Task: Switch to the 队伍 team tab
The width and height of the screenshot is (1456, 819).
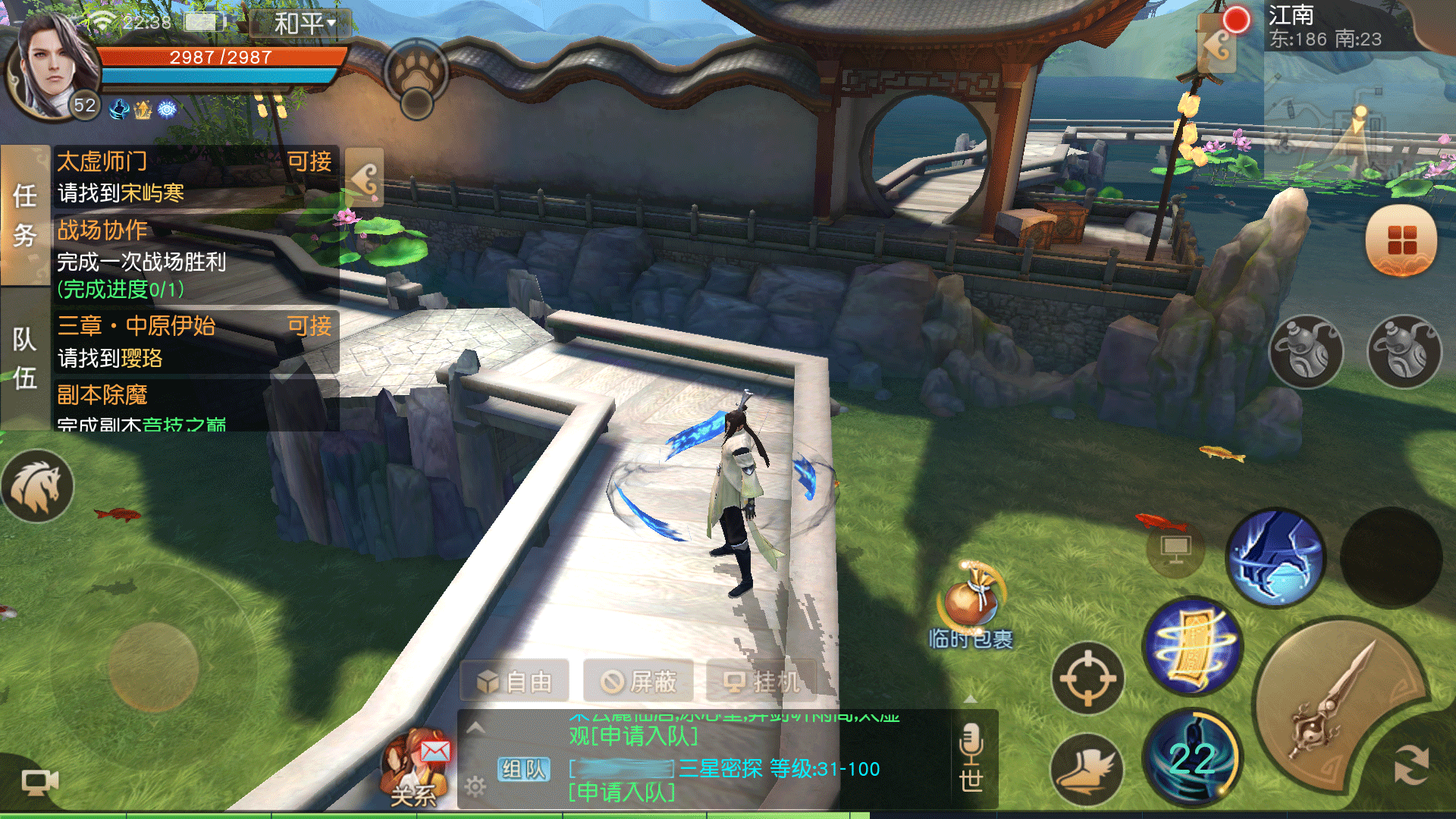Action: 24,358
